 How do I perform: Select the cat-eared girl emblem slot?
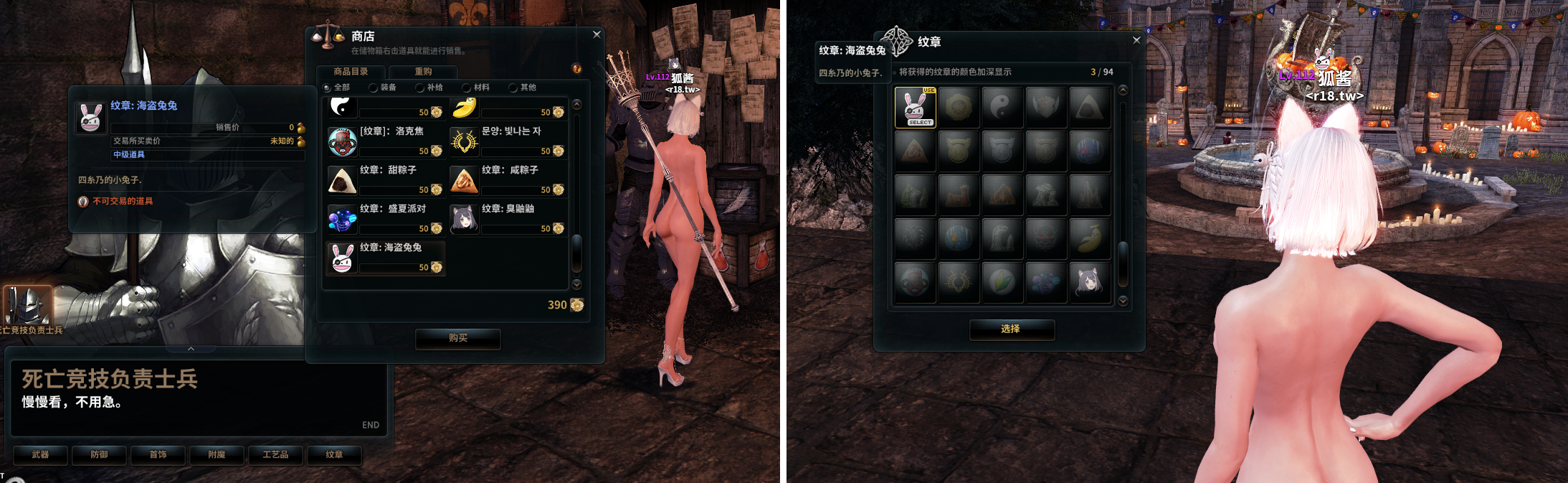[1089, 282]
